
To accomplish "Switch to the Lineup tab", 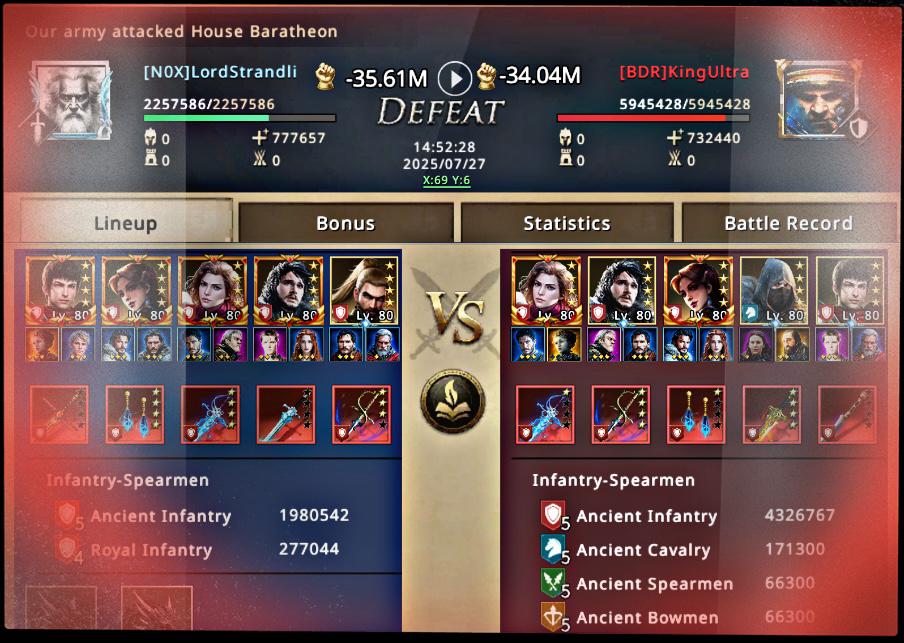I will [x=126, y=222].
